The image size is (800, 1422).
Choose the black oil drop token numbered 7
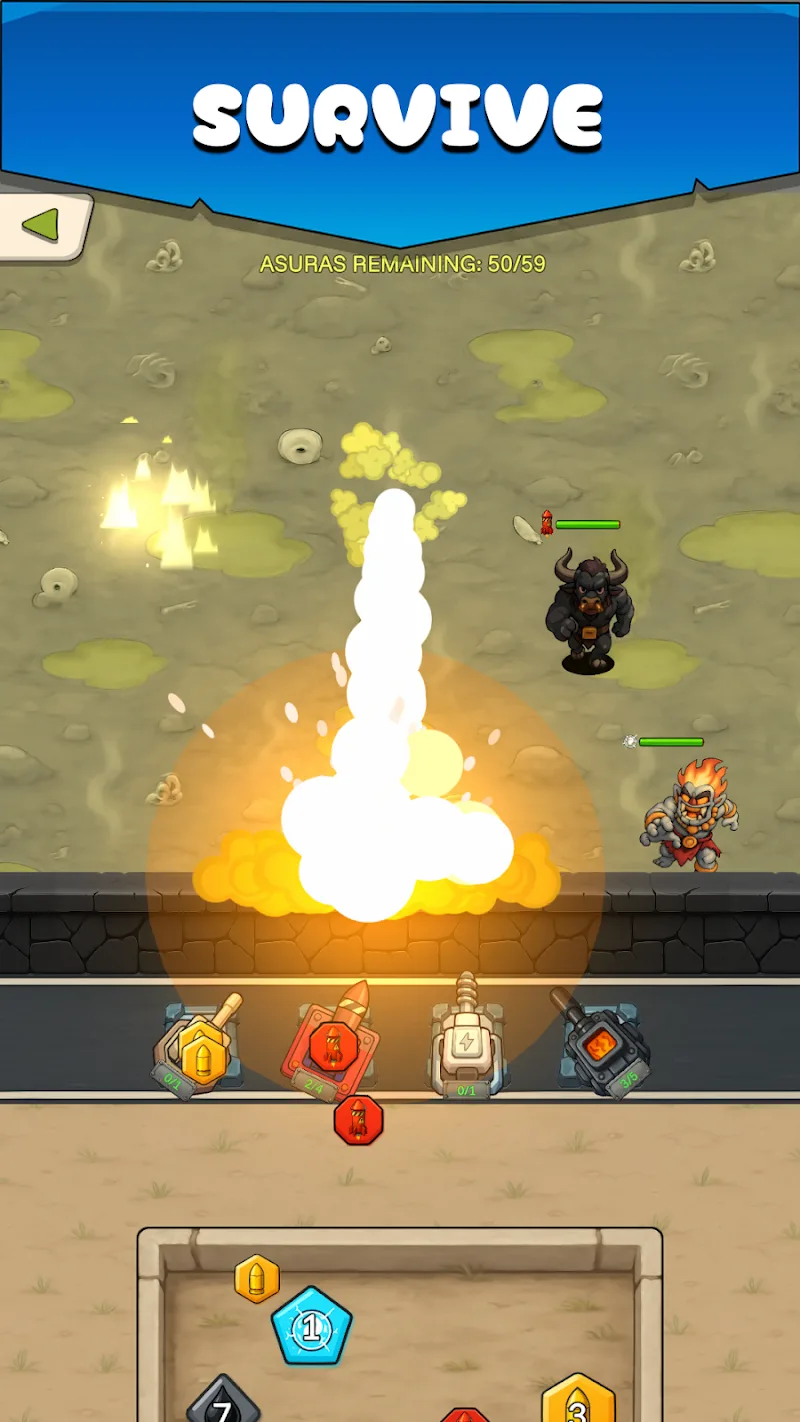[x=223, y=1403]
